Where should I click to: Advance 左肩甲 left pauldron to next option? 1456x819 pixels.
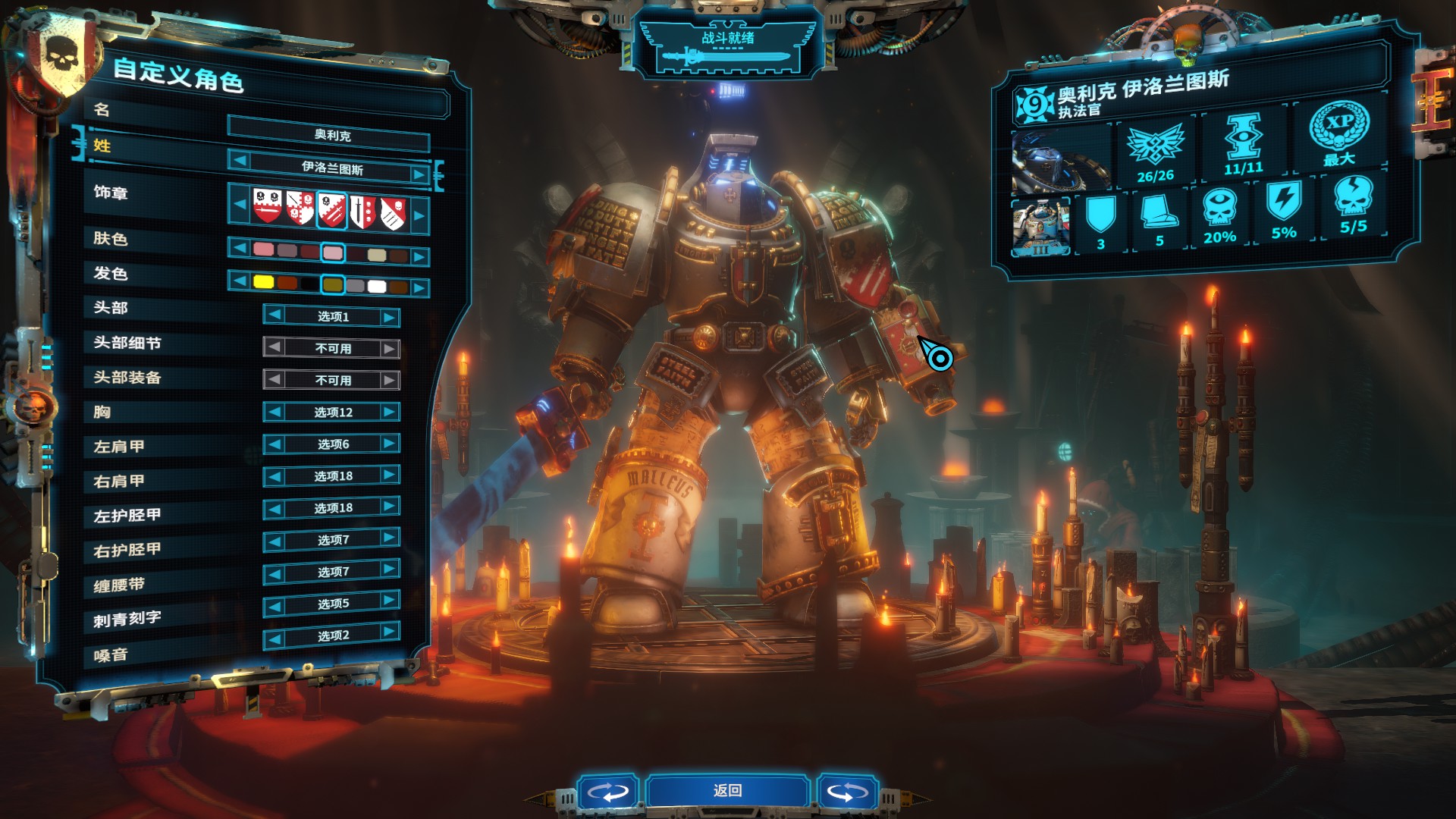click(x=389, y=443)
